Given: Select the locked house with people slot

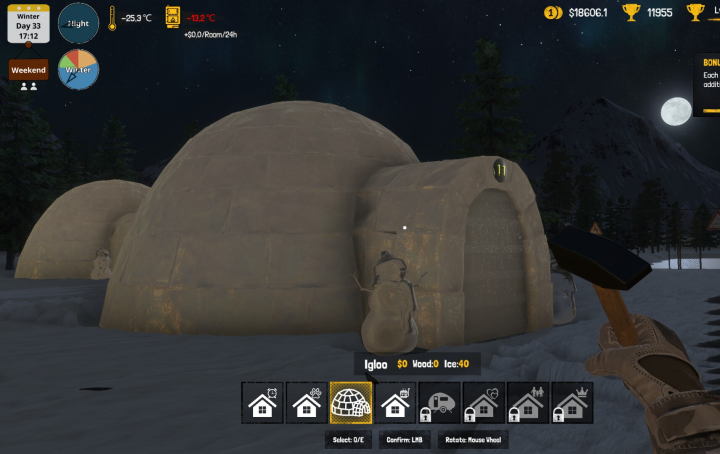Looking at the screenshot, I should [527, 402].
